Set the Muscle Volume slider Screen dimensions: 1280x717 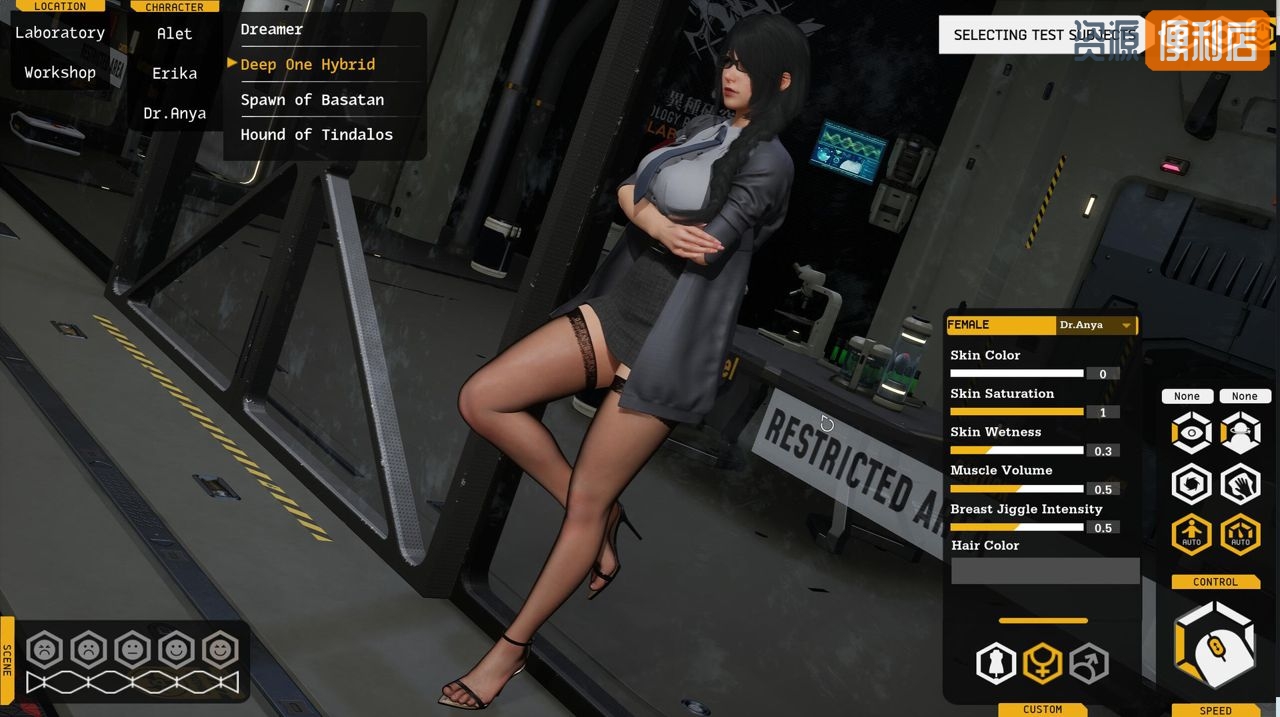(x=1016, y=489)
